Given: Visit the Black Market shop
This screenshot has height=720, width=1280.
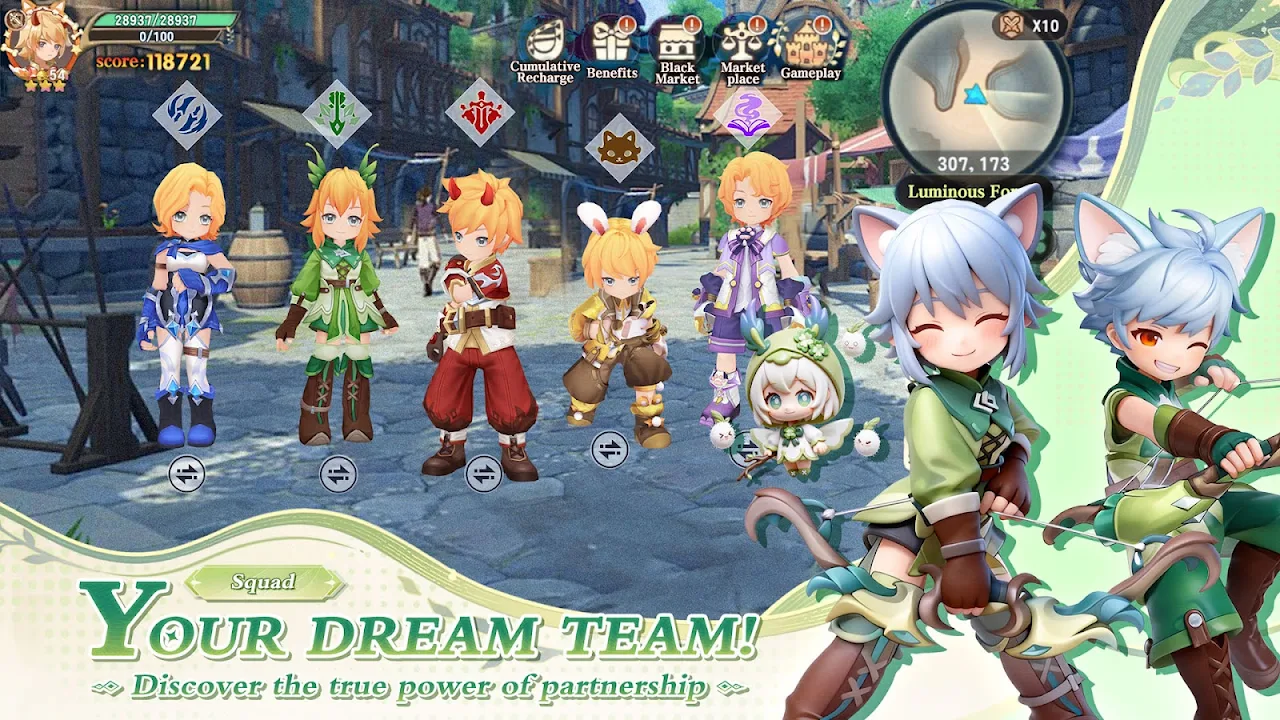Looking at the screenshot, I should 678,45.
